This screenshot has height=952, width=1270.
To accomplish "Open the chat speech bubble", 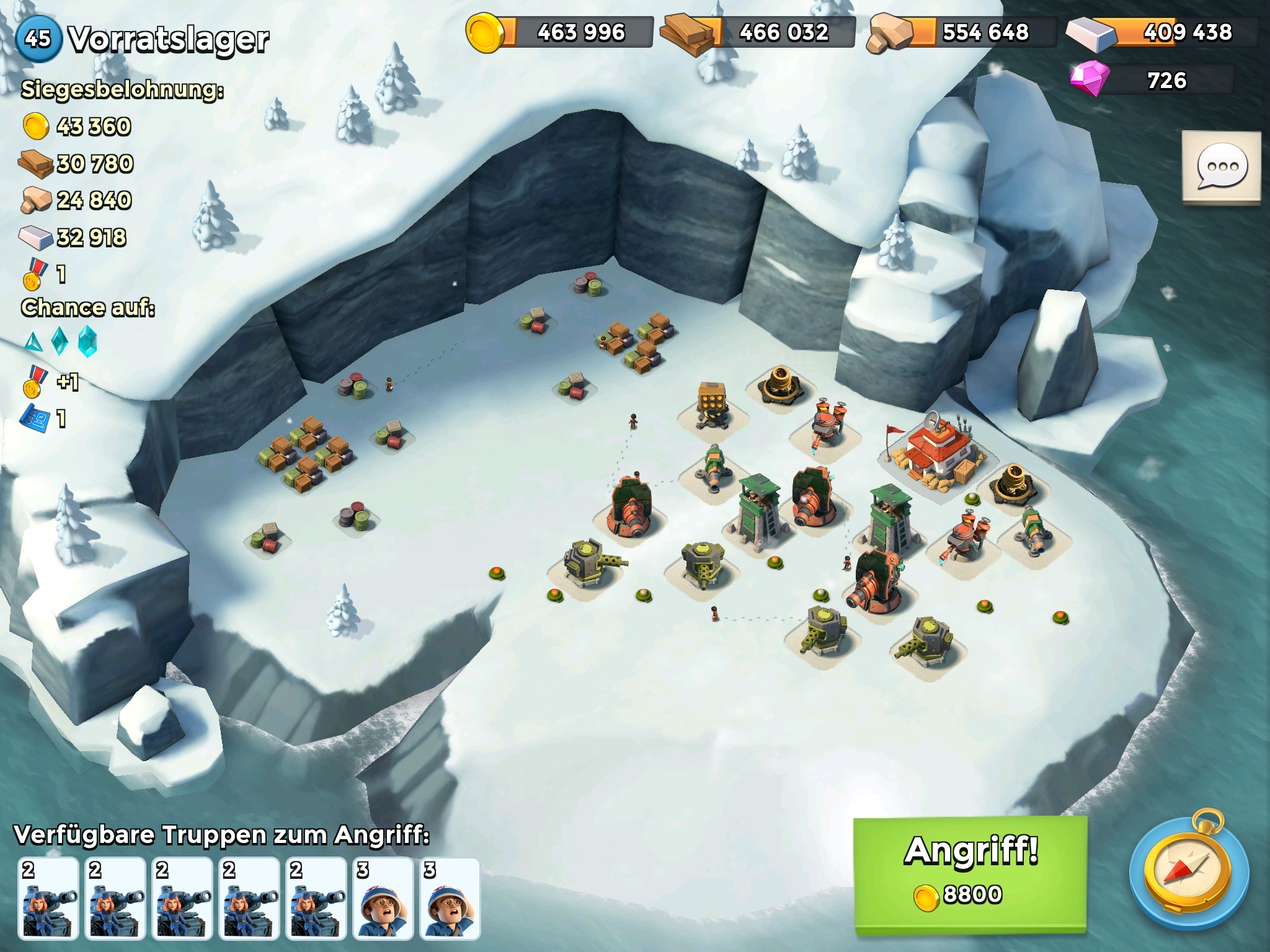I will tap(1221, 167).
